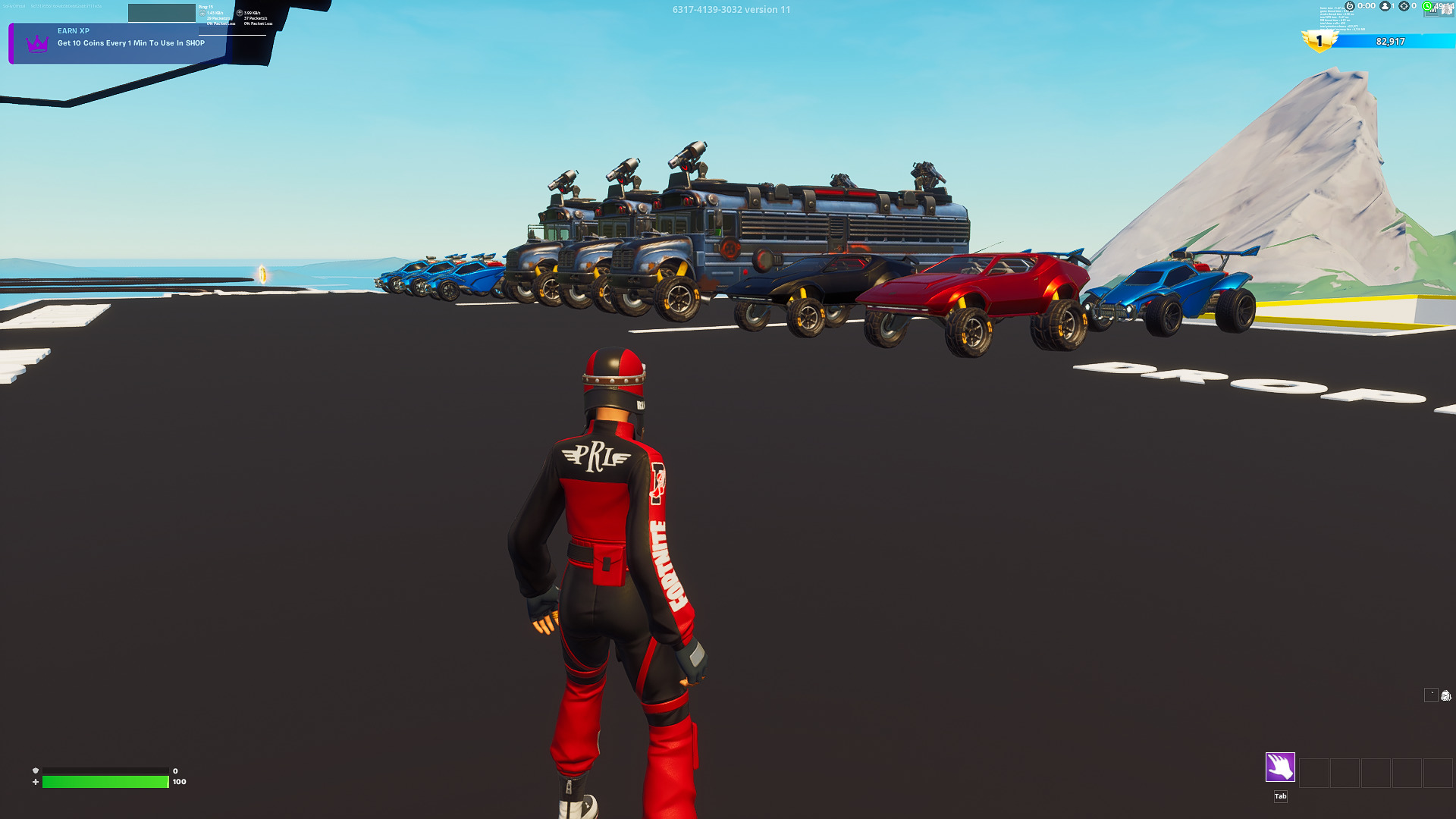Click the network upload stats readout
The width and height of the screenshot is (1456, 819).
pyautogui.click(x=254, y=17)
